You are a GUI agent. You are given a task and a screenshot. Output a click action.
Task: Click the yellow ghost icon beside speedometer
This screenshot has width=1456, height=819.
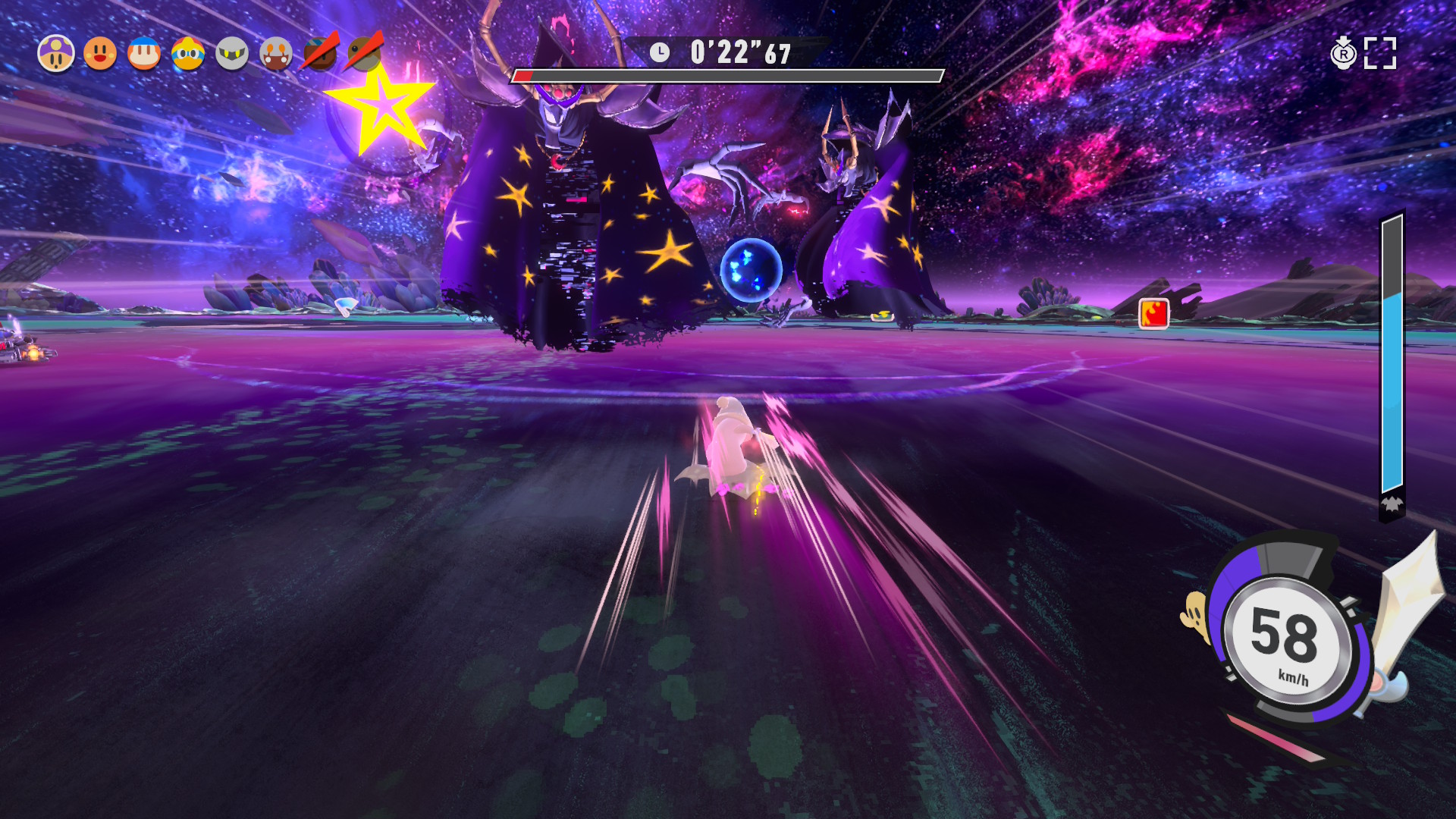(x=1196, y=616)
